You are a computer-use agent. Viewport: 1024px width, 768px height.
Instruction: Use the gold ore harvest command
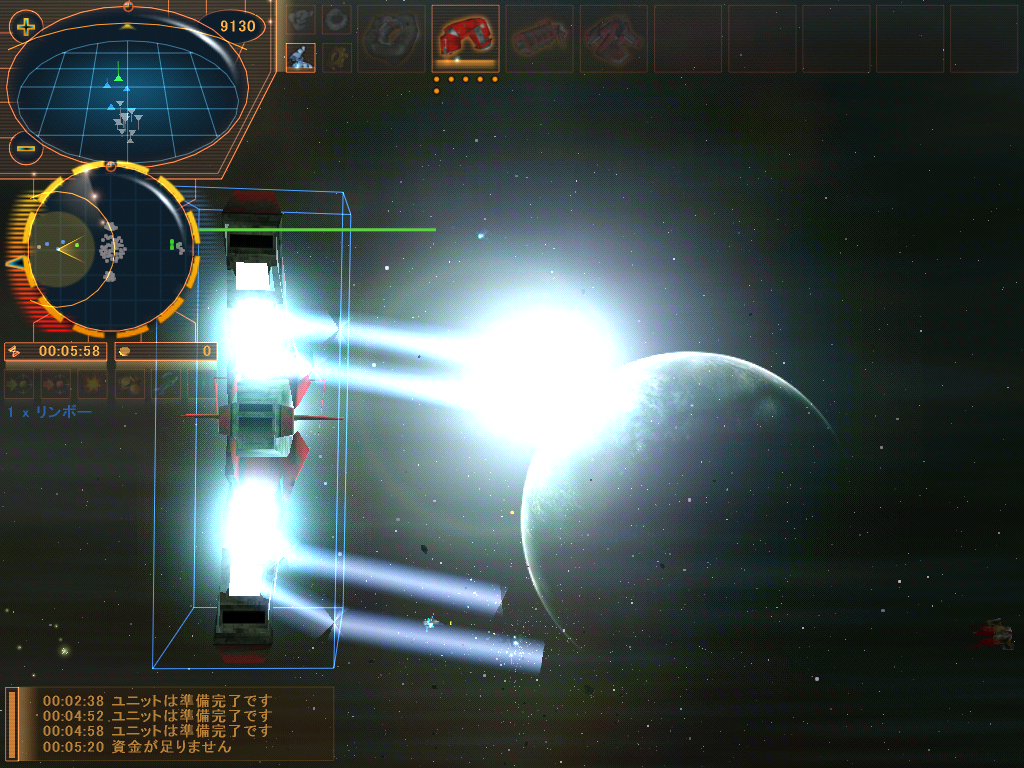tap(130, 383)
